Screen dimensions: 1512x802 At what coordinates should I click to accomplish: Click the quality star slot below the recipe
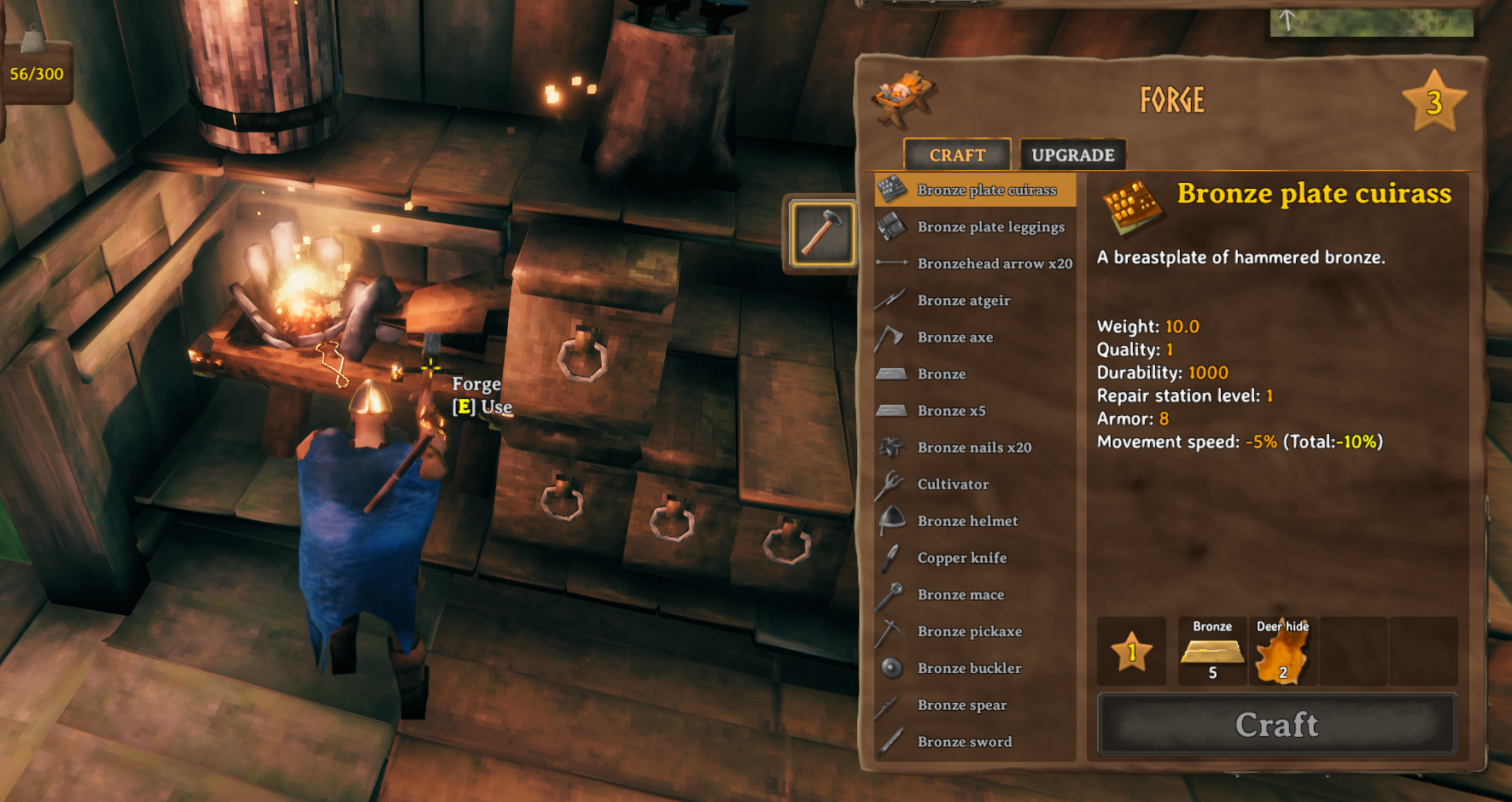(1131, 652)
